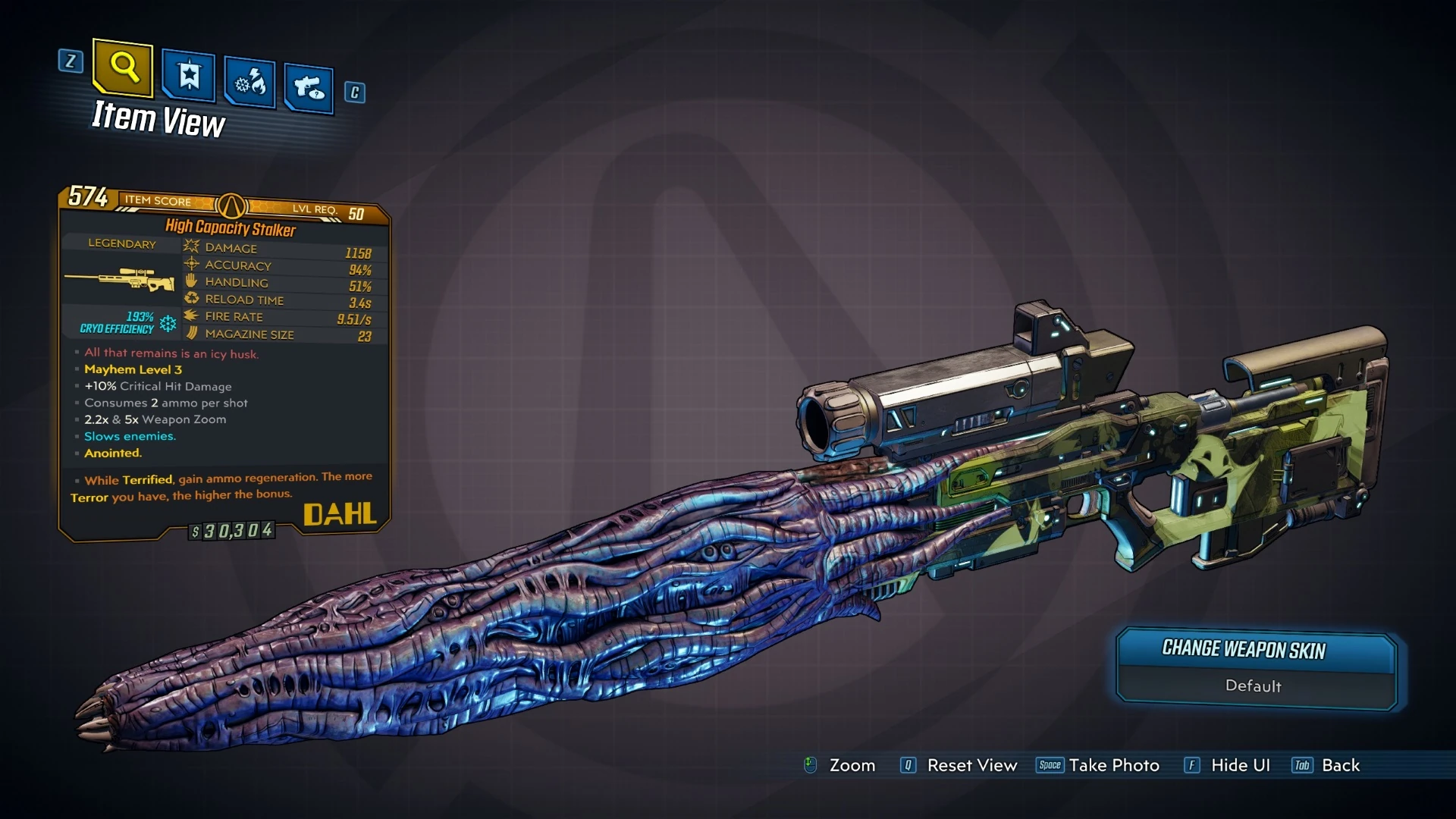Switch to the pistol with question mark tab
This screenshot has height=819, width=1456.
point(309,89)
